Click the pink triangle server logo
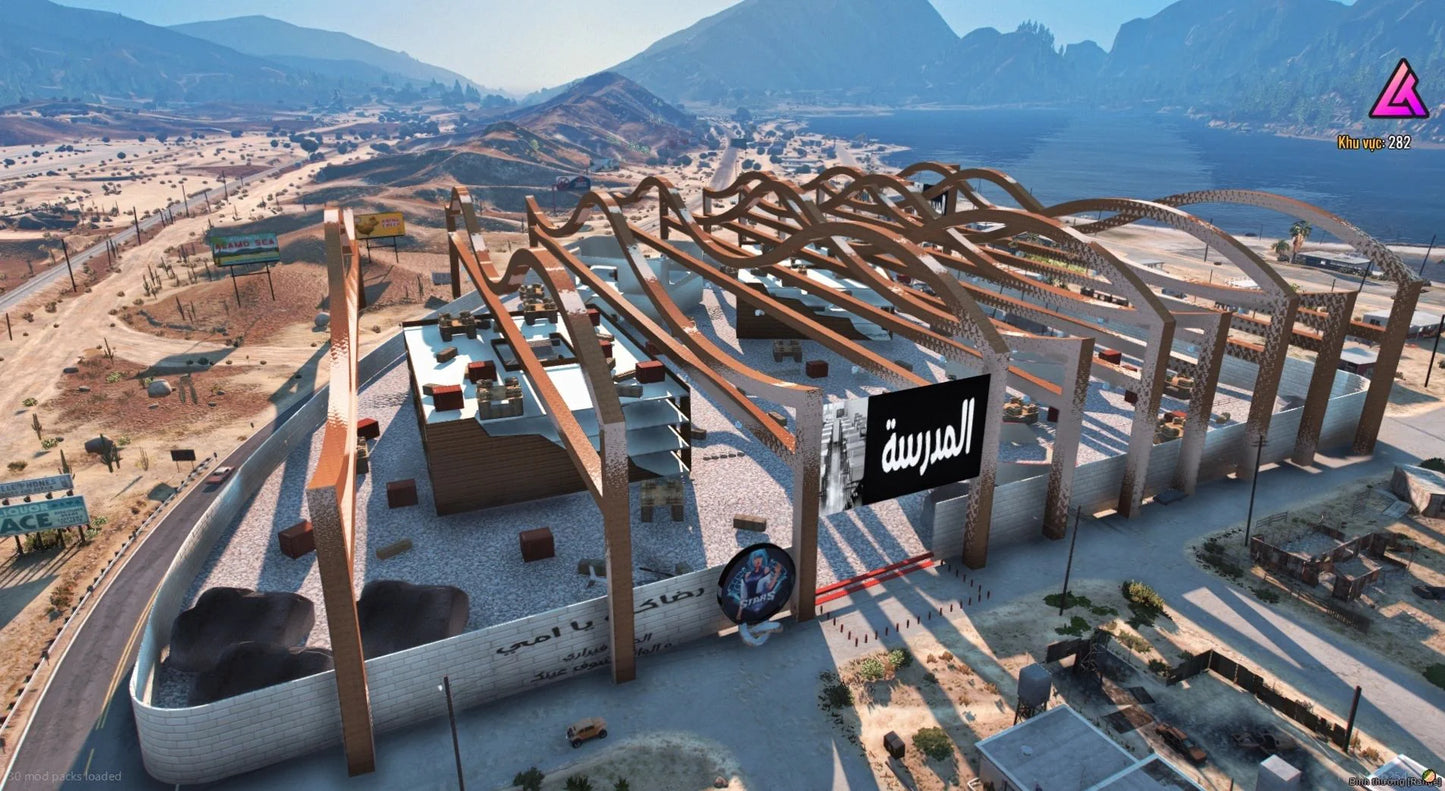Screen dimensions: 1445x791 (1398, 91)
